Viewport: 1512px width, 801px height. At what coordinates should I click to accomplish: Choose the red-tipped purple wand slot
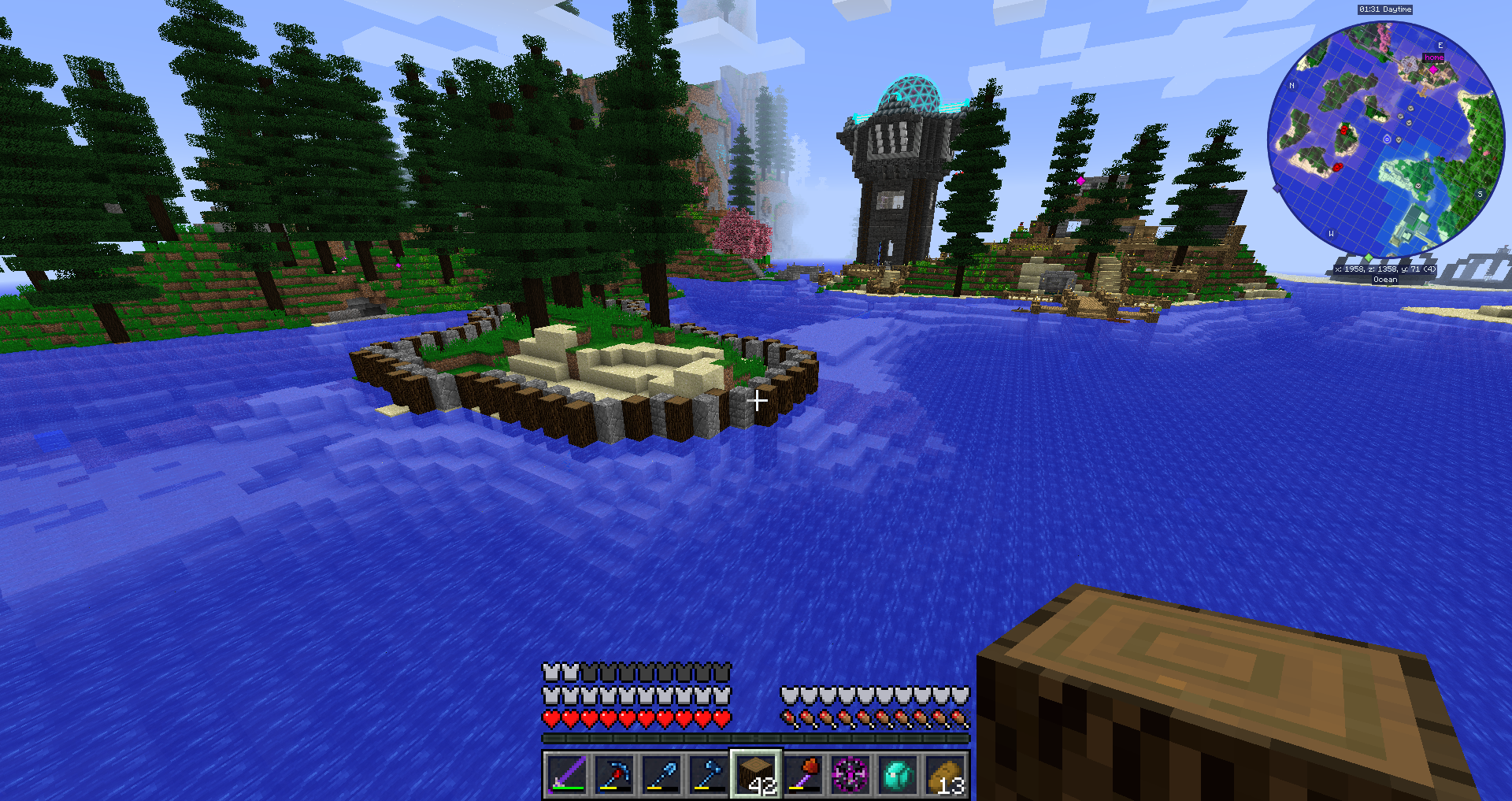[803, 774]
